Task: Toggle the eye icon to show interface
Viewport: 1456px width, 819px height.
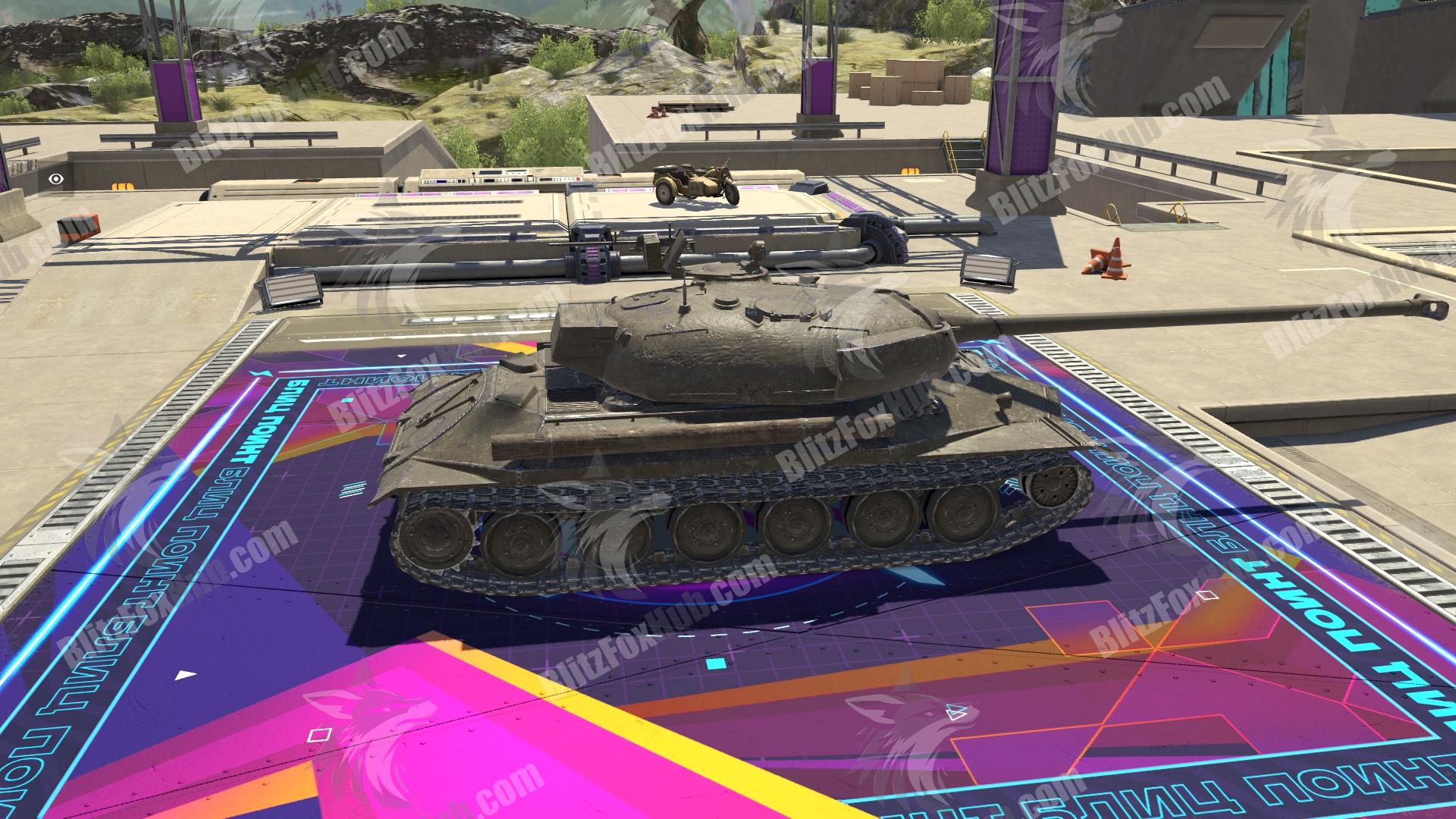Action: [x=55, y=179]
